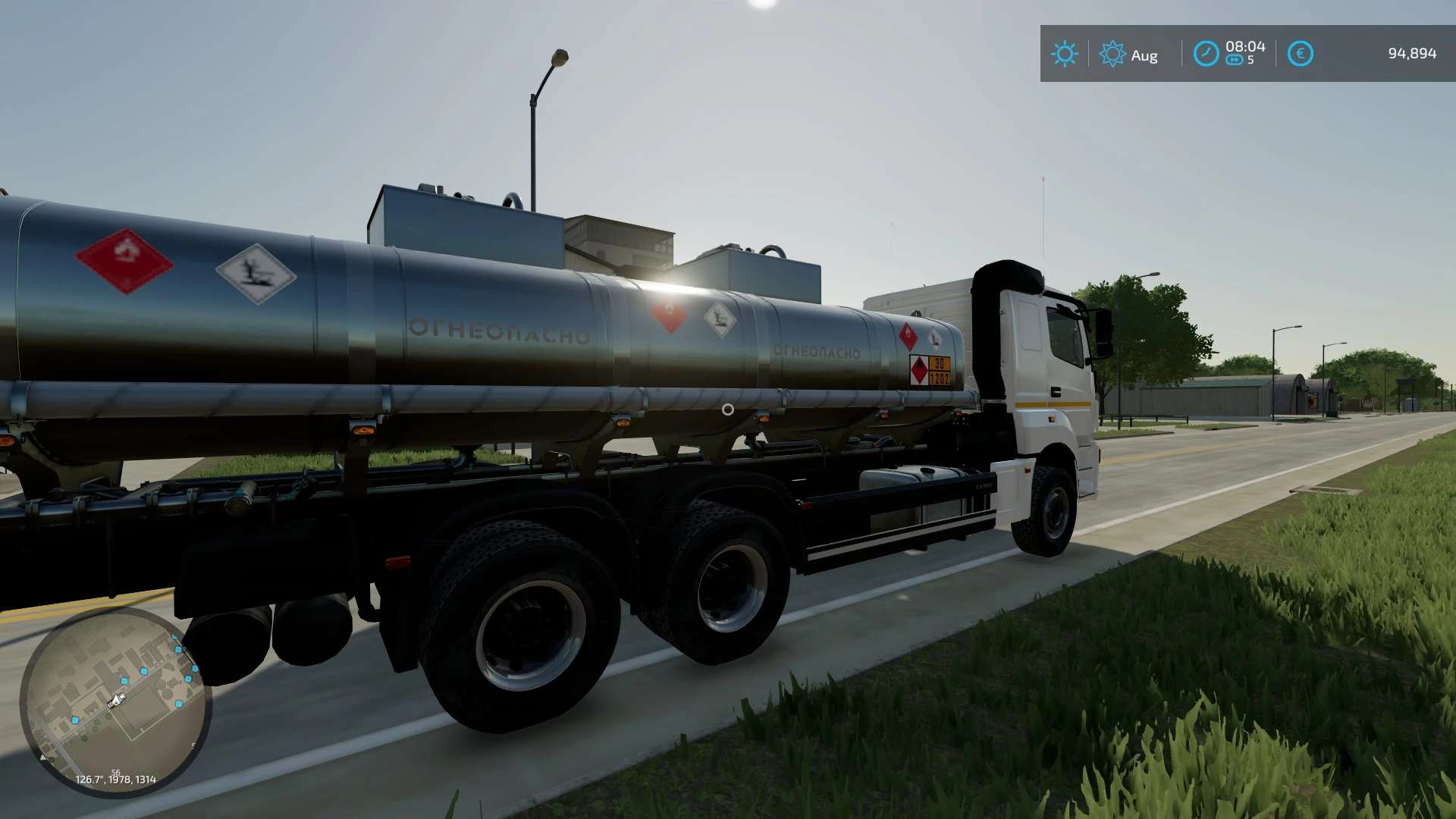
Task: Click the current weather sun icon
Action: (x=1065, y=54)
